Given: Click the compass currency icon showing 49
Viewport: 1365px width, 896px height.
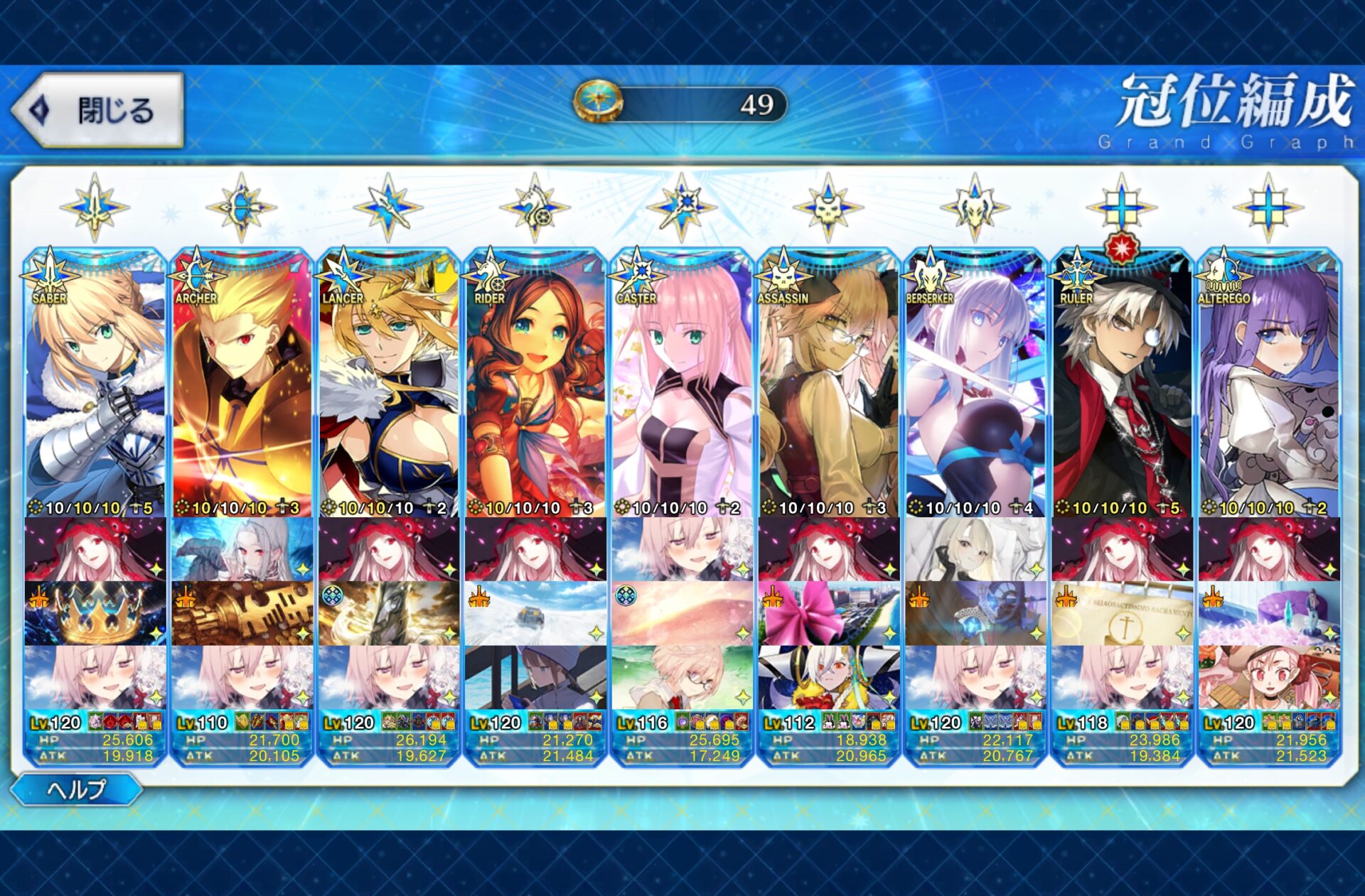Looking at the screenshot, I should tap(599, 102).
